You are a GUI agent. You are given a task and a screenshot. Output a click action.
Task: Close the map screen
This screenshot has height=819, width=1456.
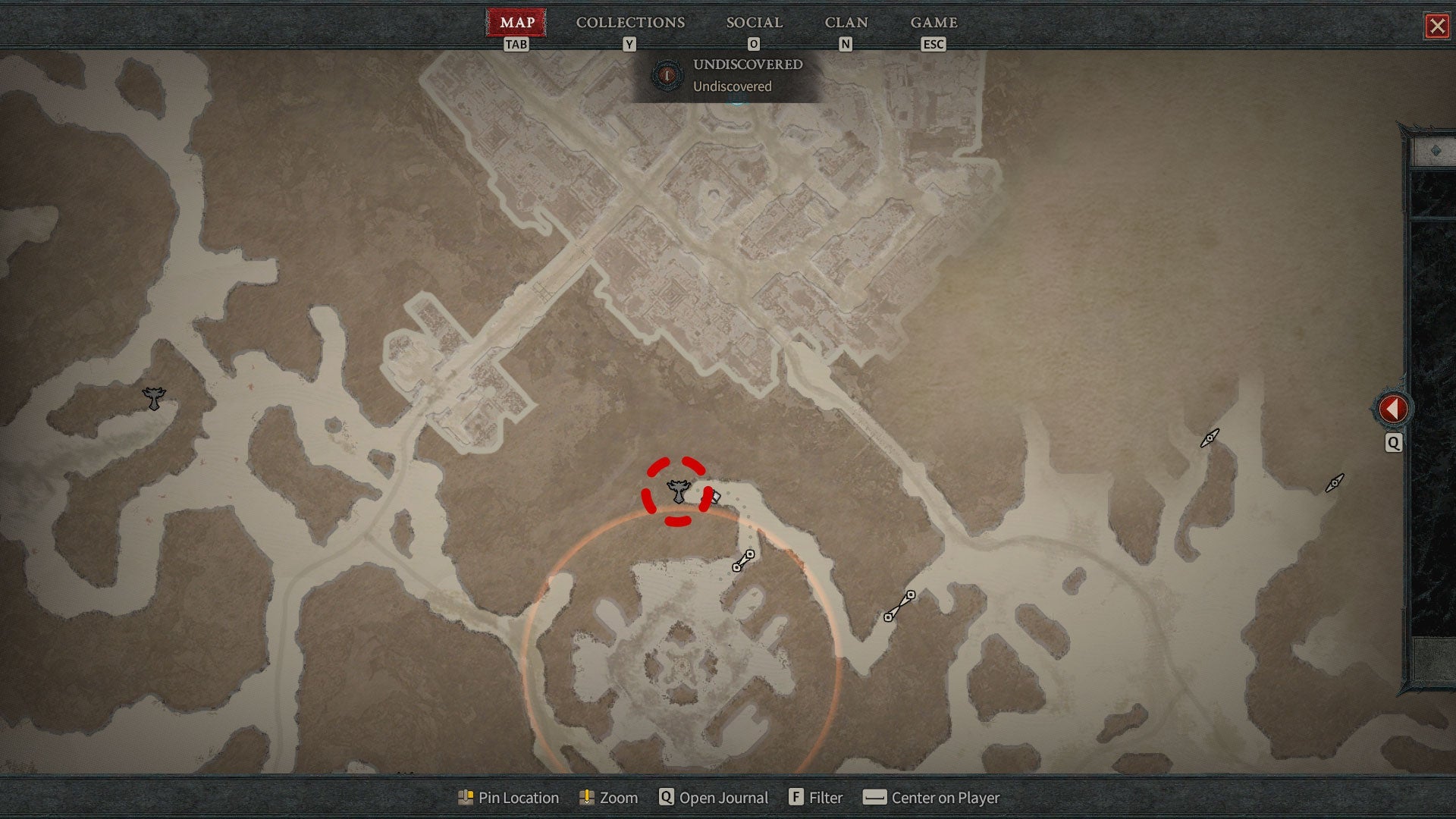[x=1436, y=27]
